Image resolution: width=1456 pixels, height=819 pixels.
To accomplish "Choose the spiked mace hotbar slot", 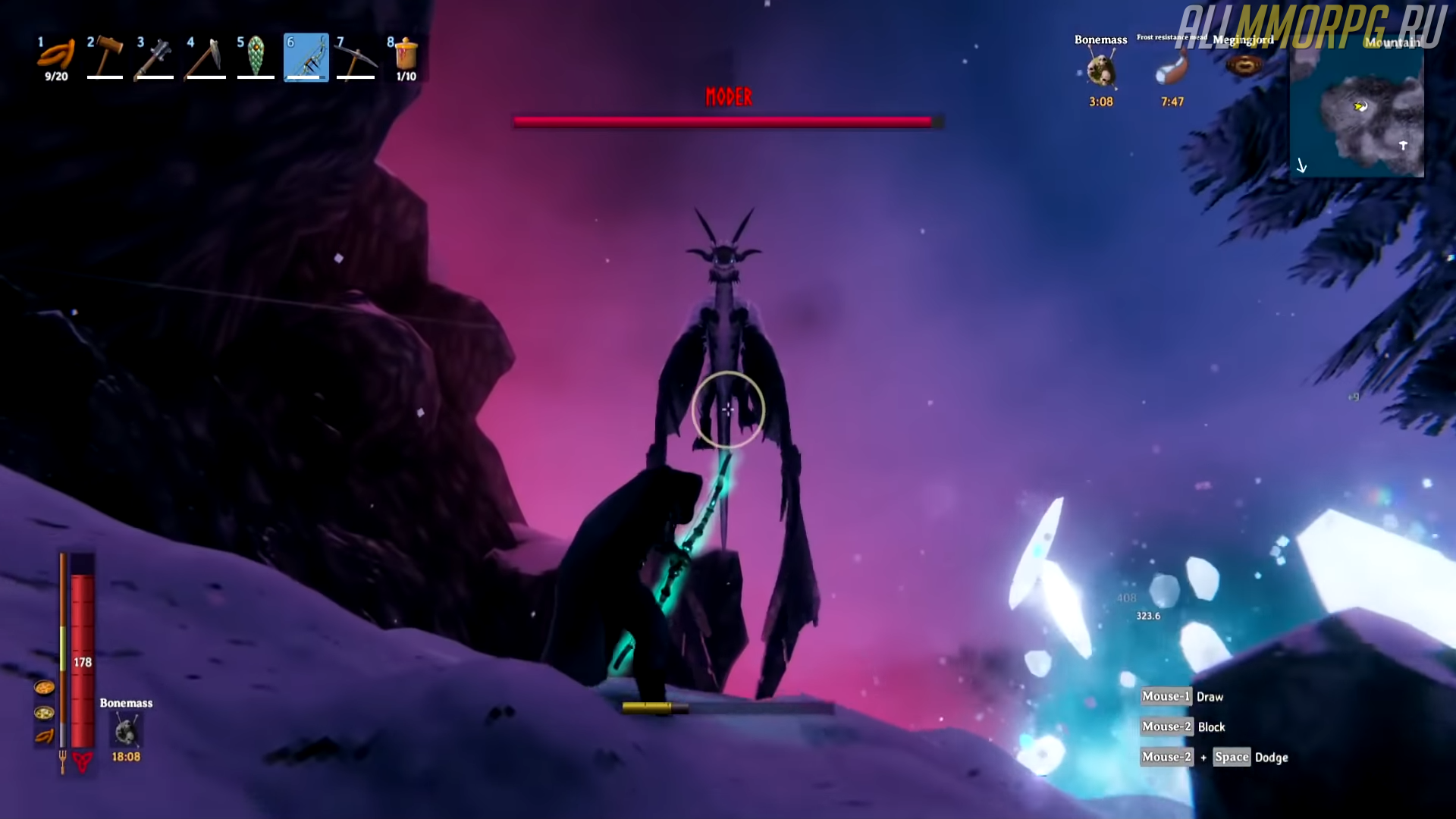I will [155, 57].
